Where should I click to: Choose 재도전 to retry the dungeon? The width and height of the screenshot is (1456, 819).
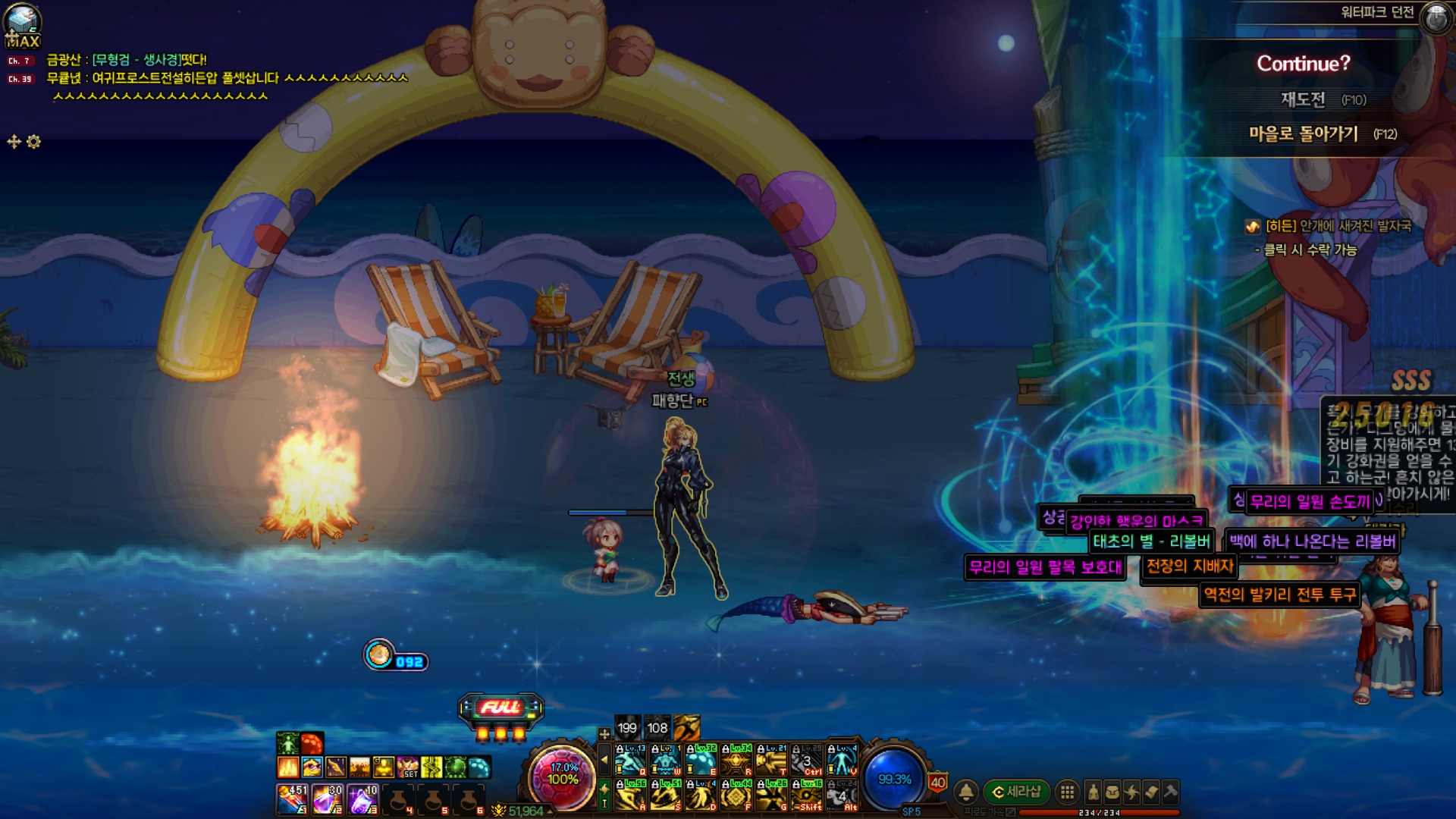1303,99
